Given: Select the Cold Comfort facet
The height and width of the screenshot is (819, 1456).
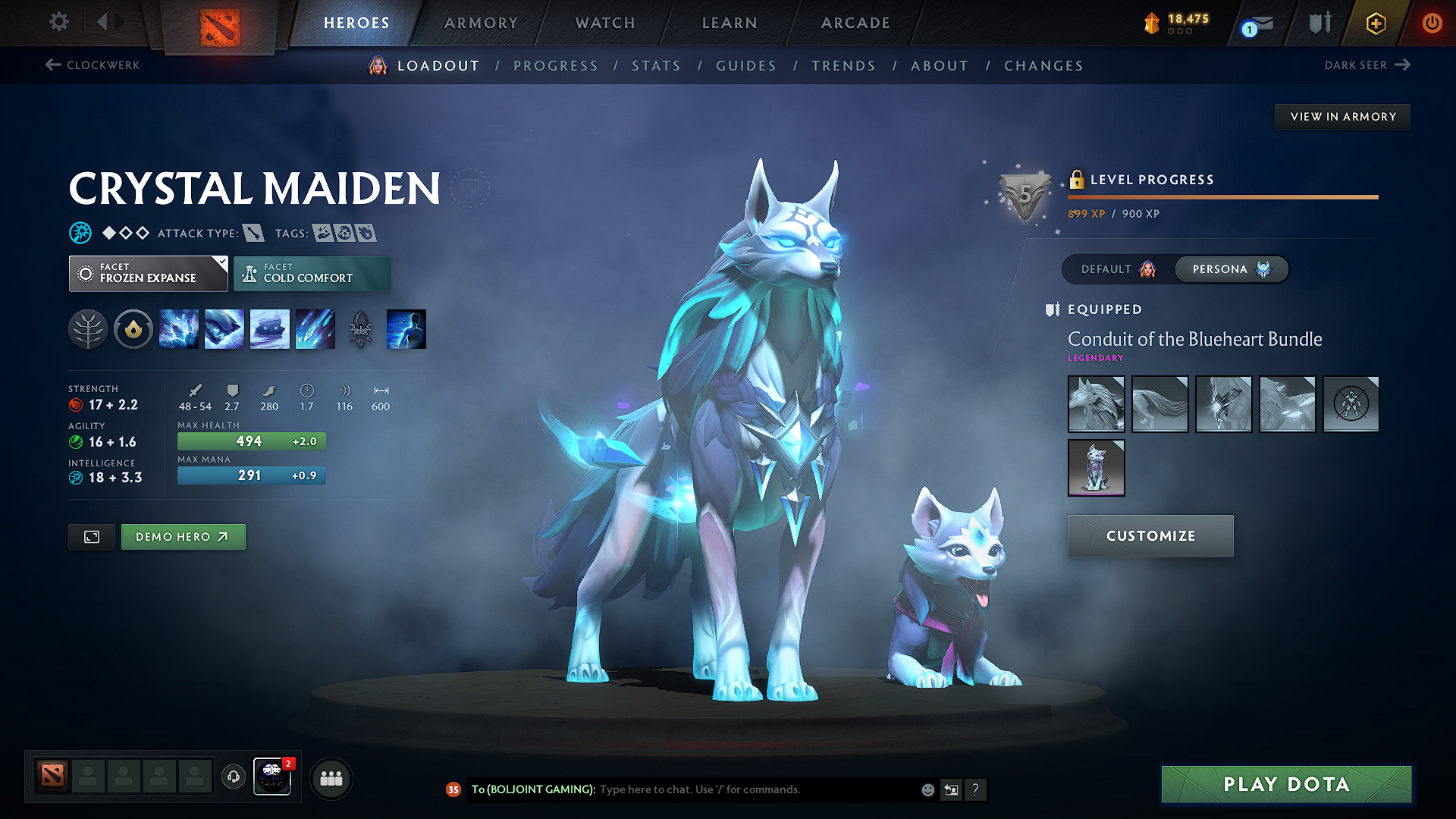Looking at the screenshot, I should coord(312,274).
